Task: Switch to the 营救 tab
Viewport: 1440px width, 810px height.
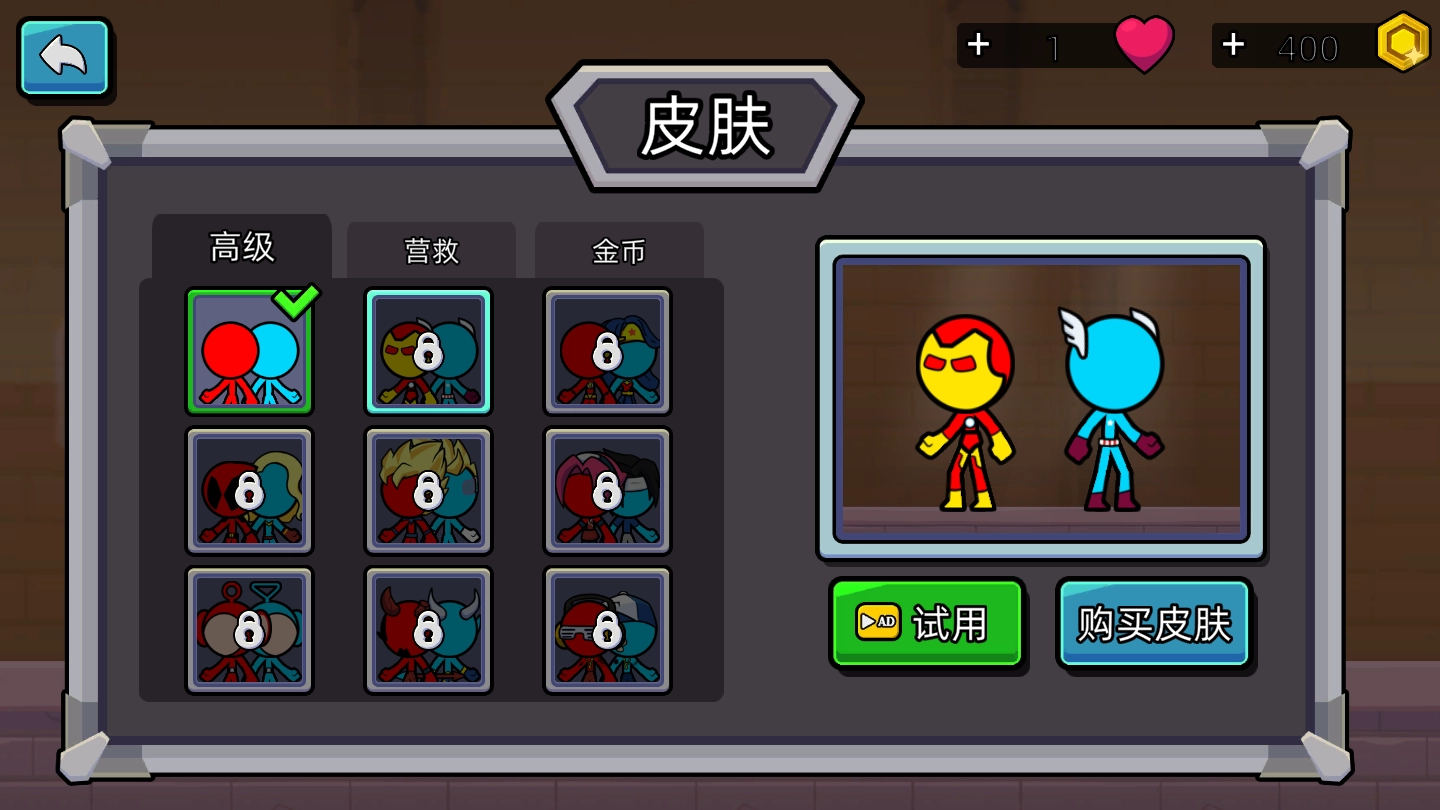Action: pos(430,251)
